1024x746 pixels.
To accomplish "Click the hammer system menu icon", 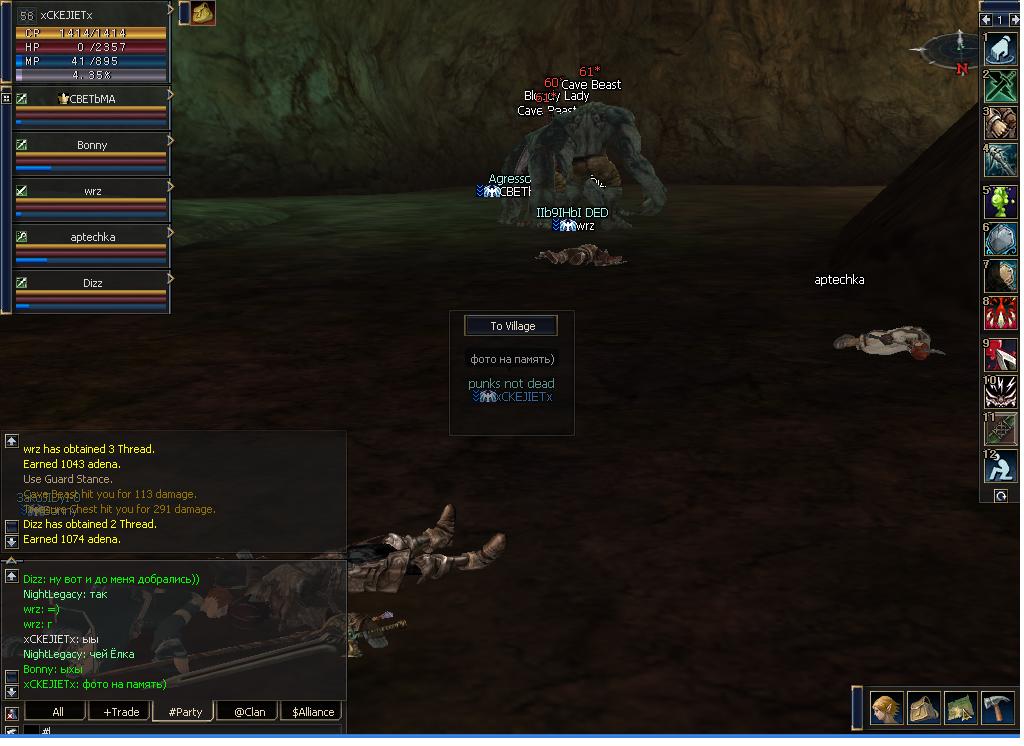I will pos(997,708).
